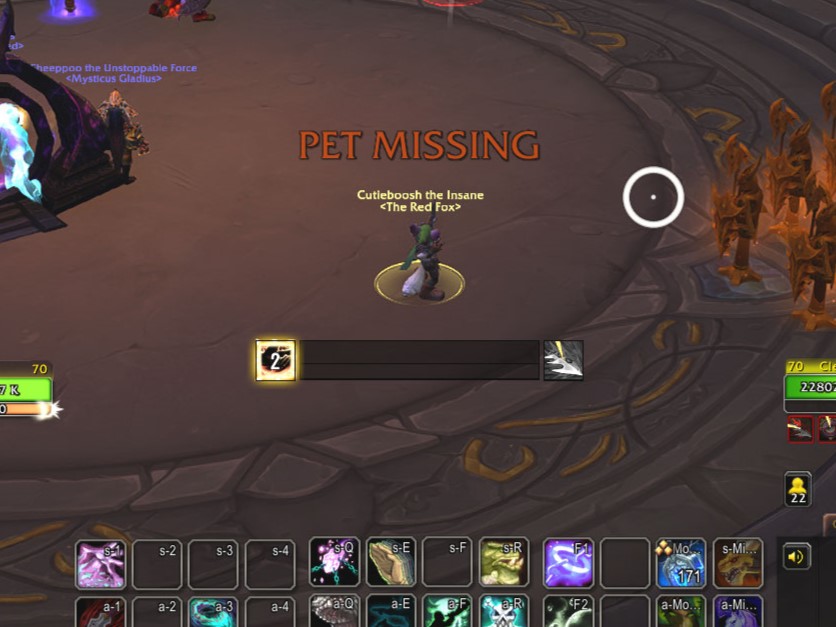Cast the green beast ability on s-R
This screenshot has width=836, height=627.
pyautogui.click(x=503, y=563)
